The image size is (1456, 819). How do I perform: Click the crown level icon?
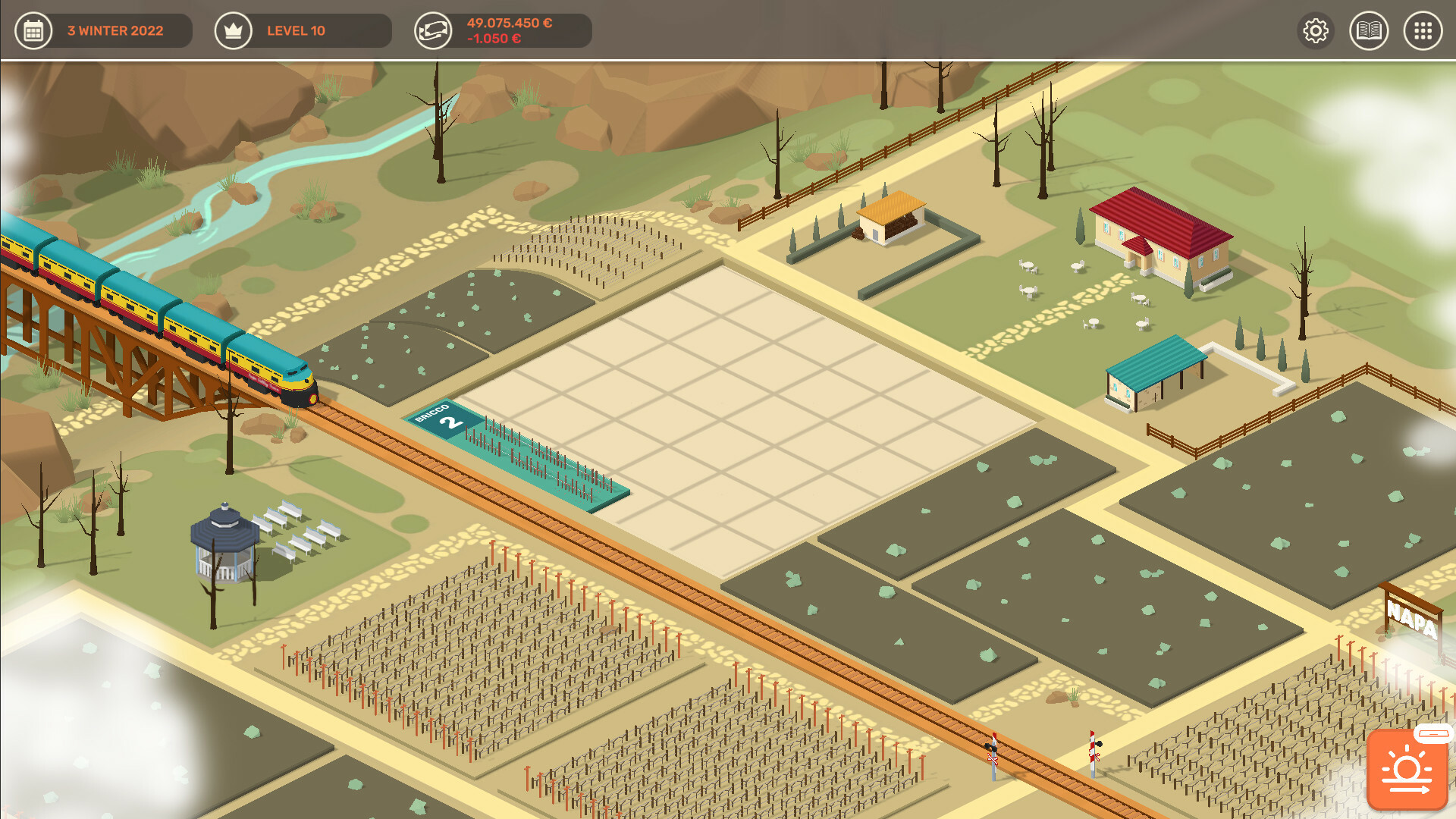[x=233, y=31]
